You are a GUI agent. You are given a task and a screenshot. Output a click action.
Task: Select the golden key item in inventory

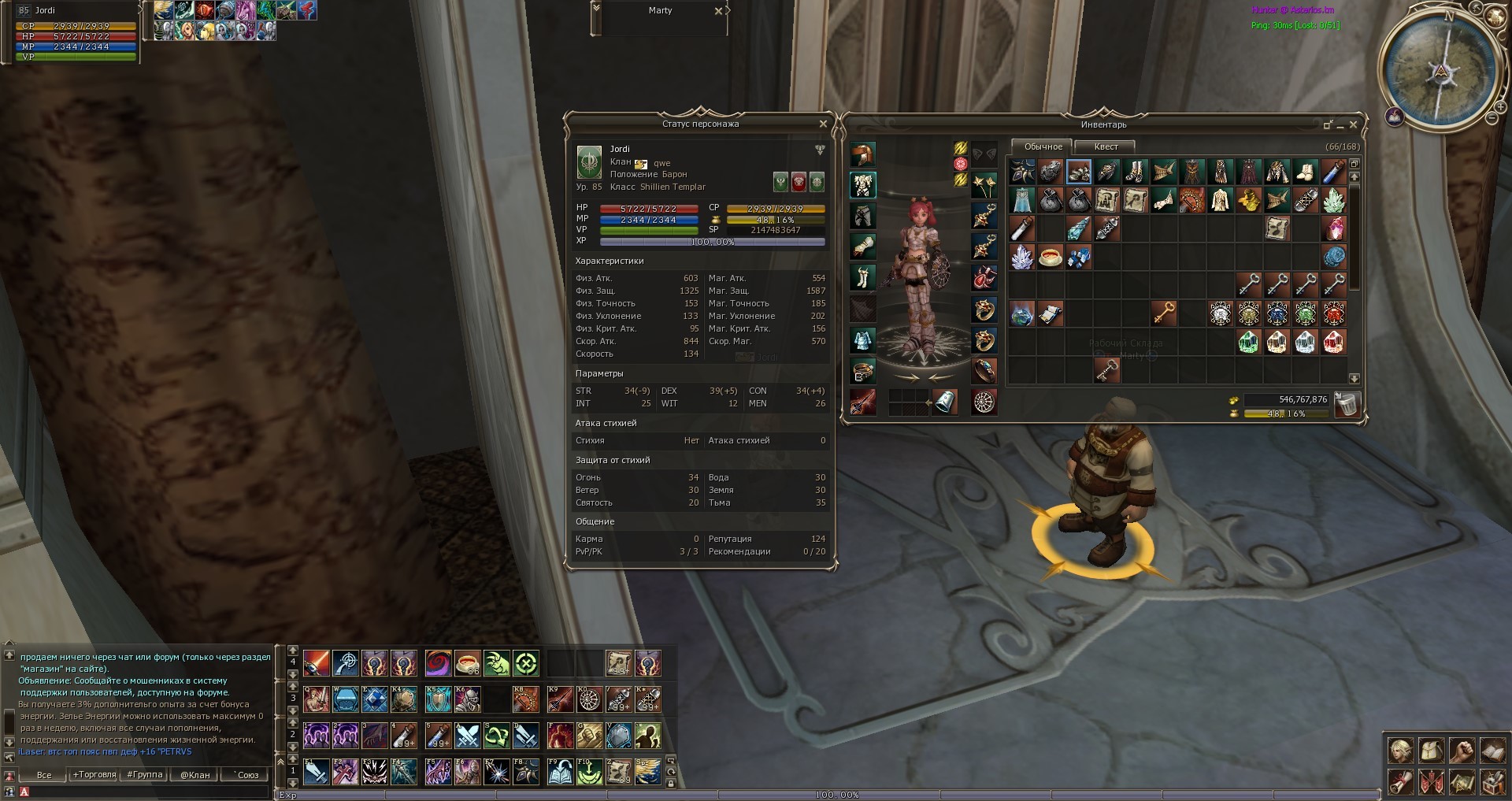point(1164,313)
